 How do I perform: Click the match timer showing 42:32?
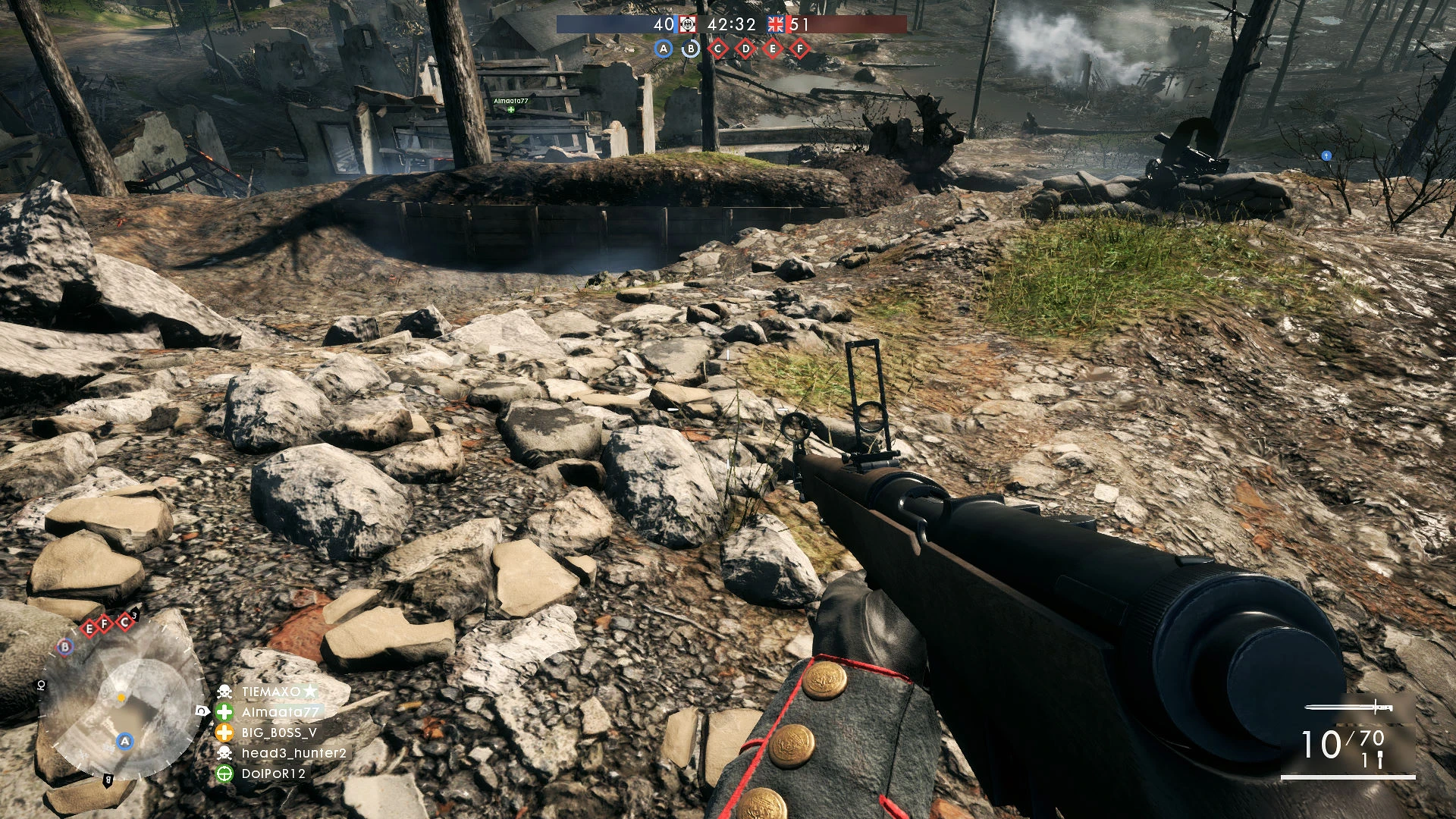pyautogui.click(x=730, y=24)
